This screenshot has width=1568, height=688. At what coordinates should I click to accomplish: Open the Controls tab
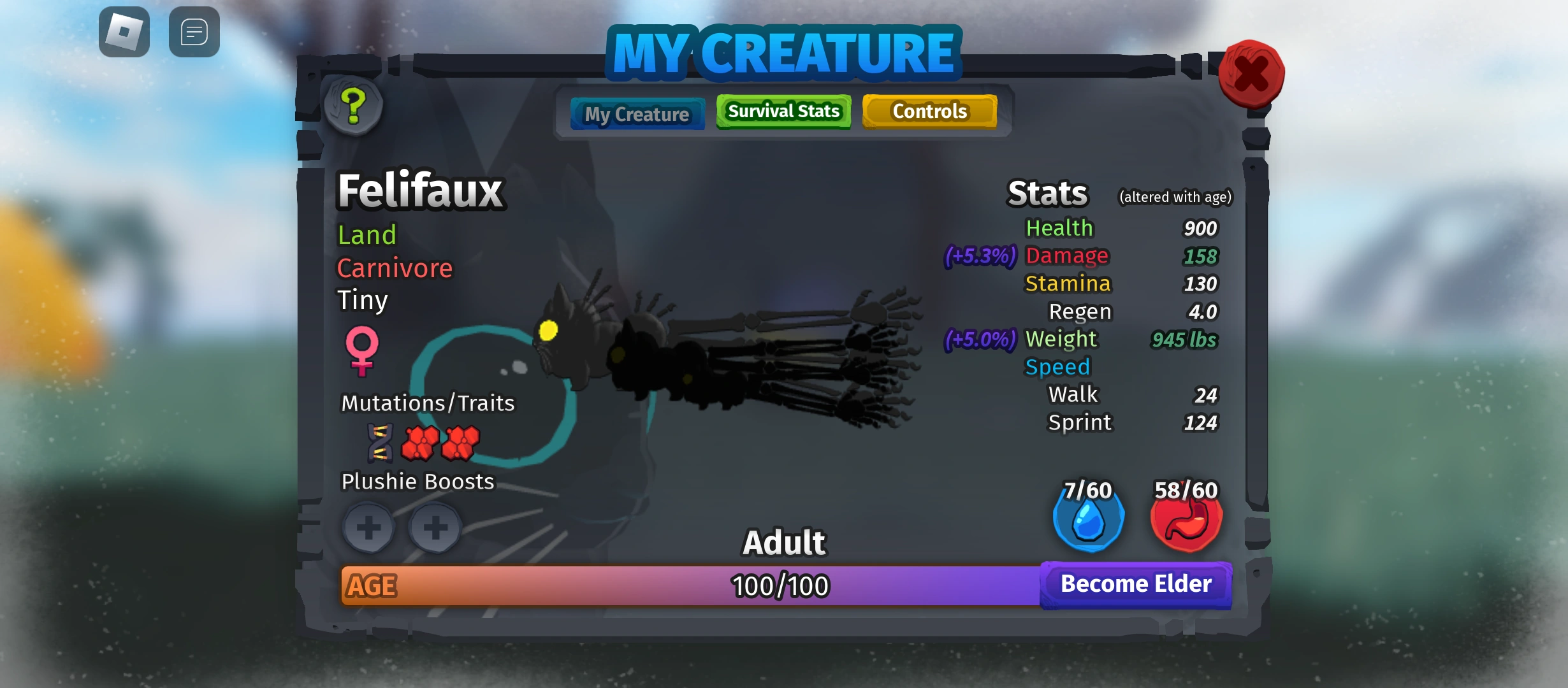point(930,111)
